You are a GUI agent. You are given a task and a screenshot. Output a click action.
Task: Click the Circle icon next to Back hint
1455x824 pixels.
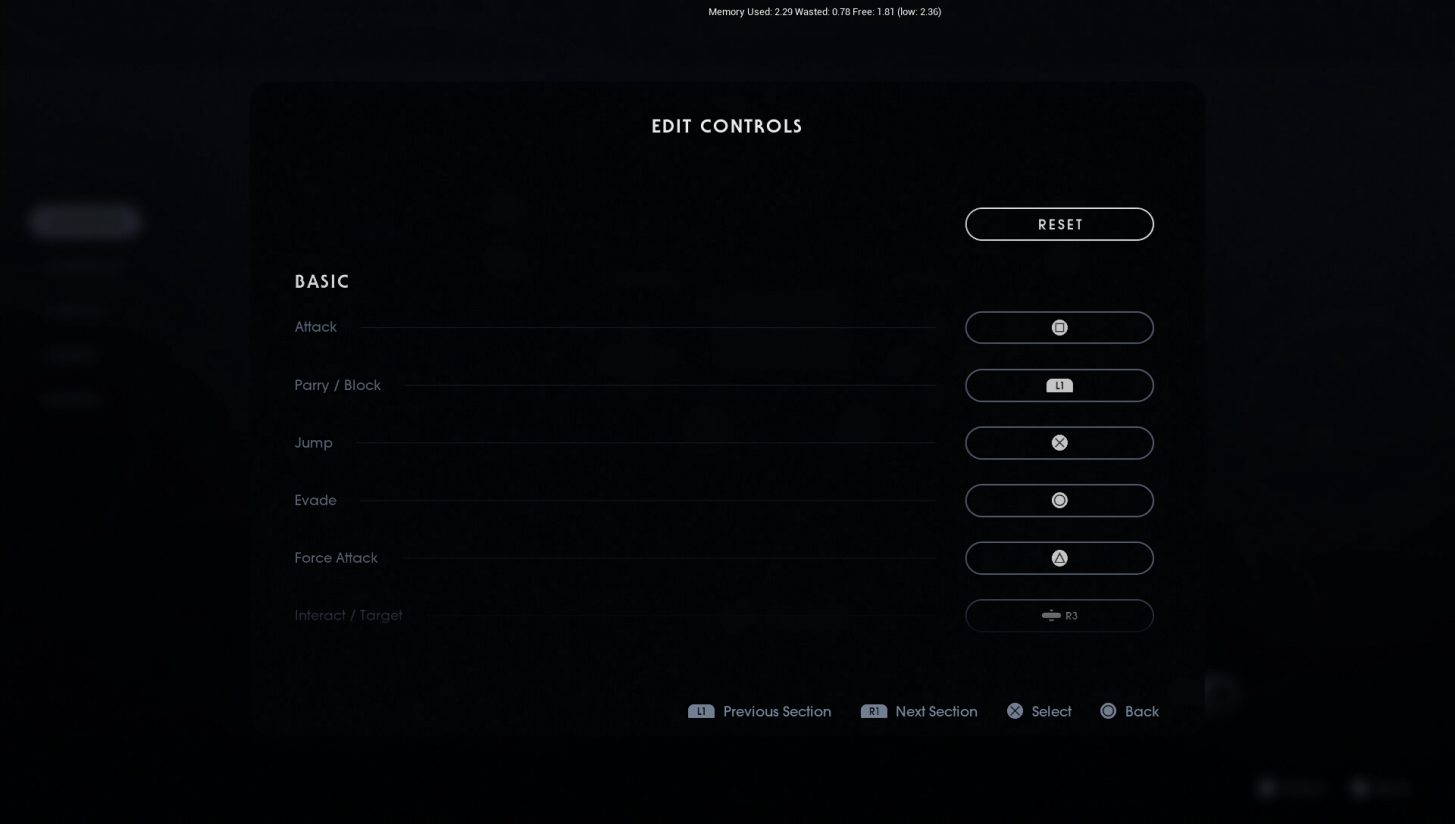click(x=1107, y=711)
